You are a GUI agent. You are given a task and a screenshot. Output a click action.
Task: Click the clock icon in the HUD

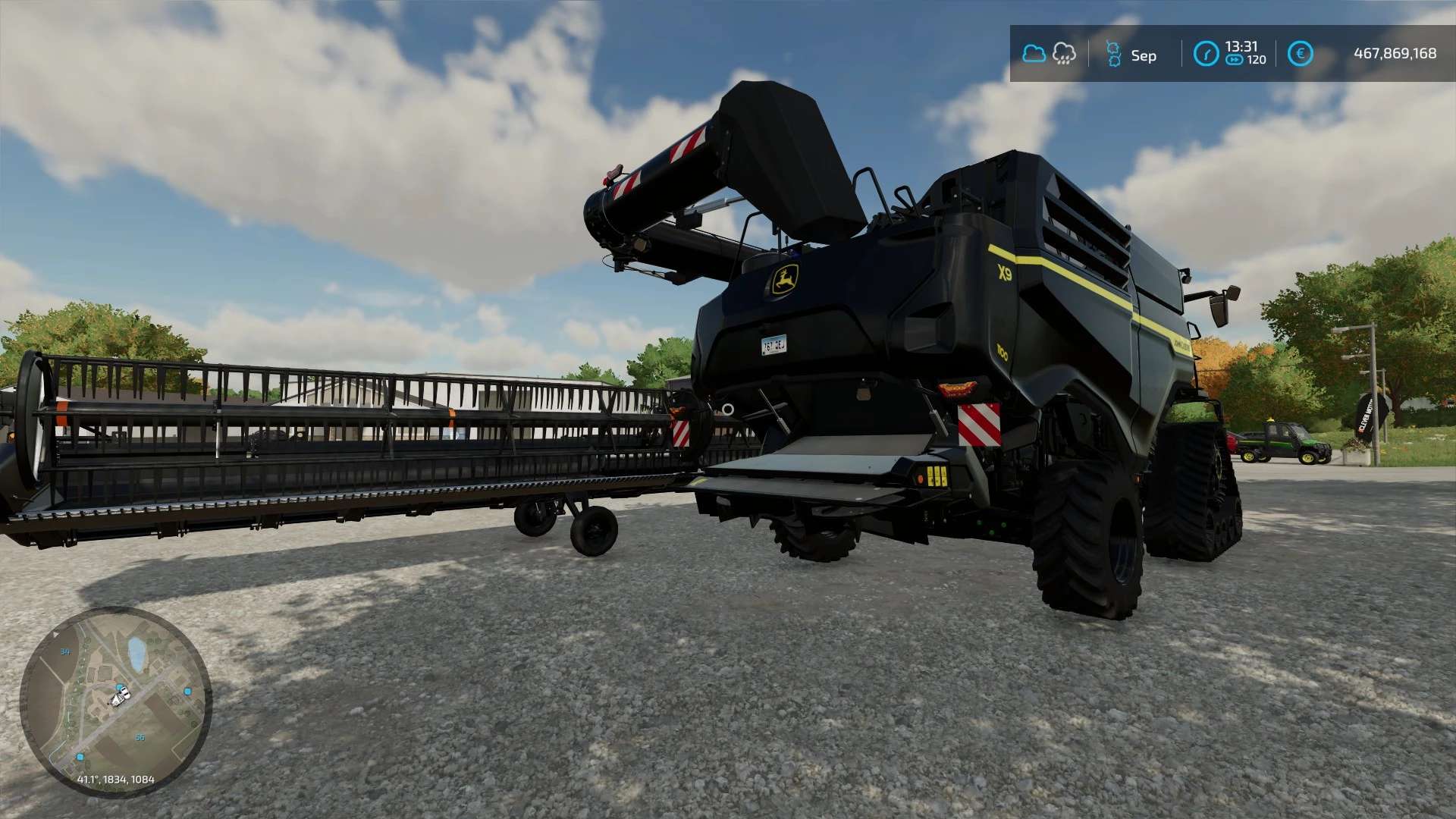(x=1206, y=54)
